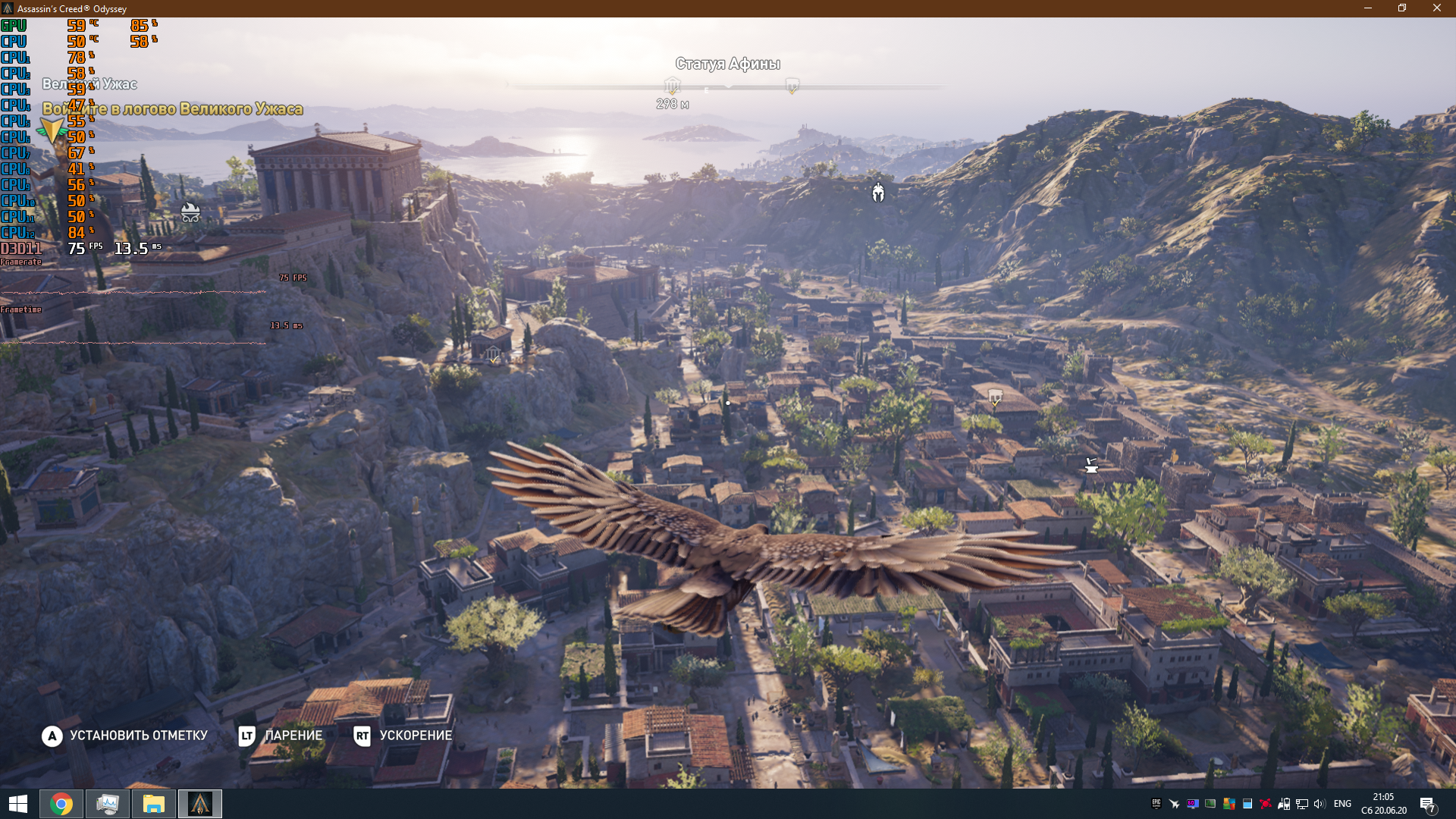Open Google Chrome from the taskbar
This screenshot has width=1456, height=819.
pos(61,804)
